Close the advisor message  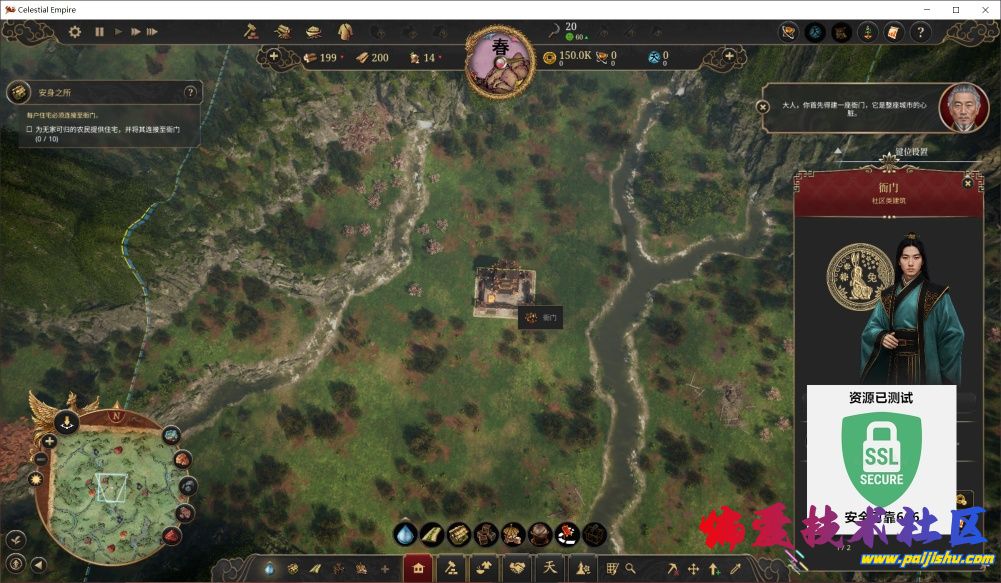(x=763, y=106)
